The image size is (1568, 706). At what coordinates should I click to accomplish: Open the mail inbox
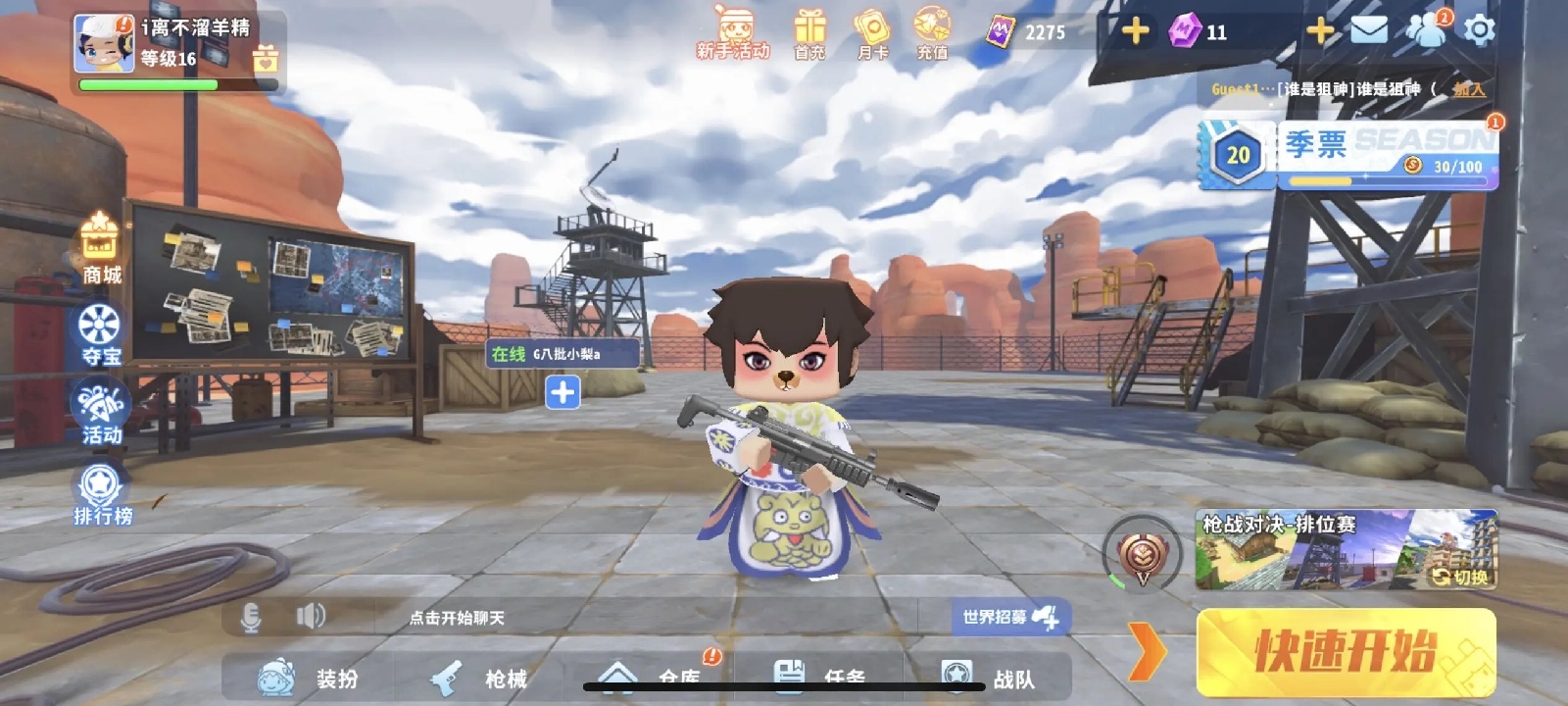(x=1371, y=31)
